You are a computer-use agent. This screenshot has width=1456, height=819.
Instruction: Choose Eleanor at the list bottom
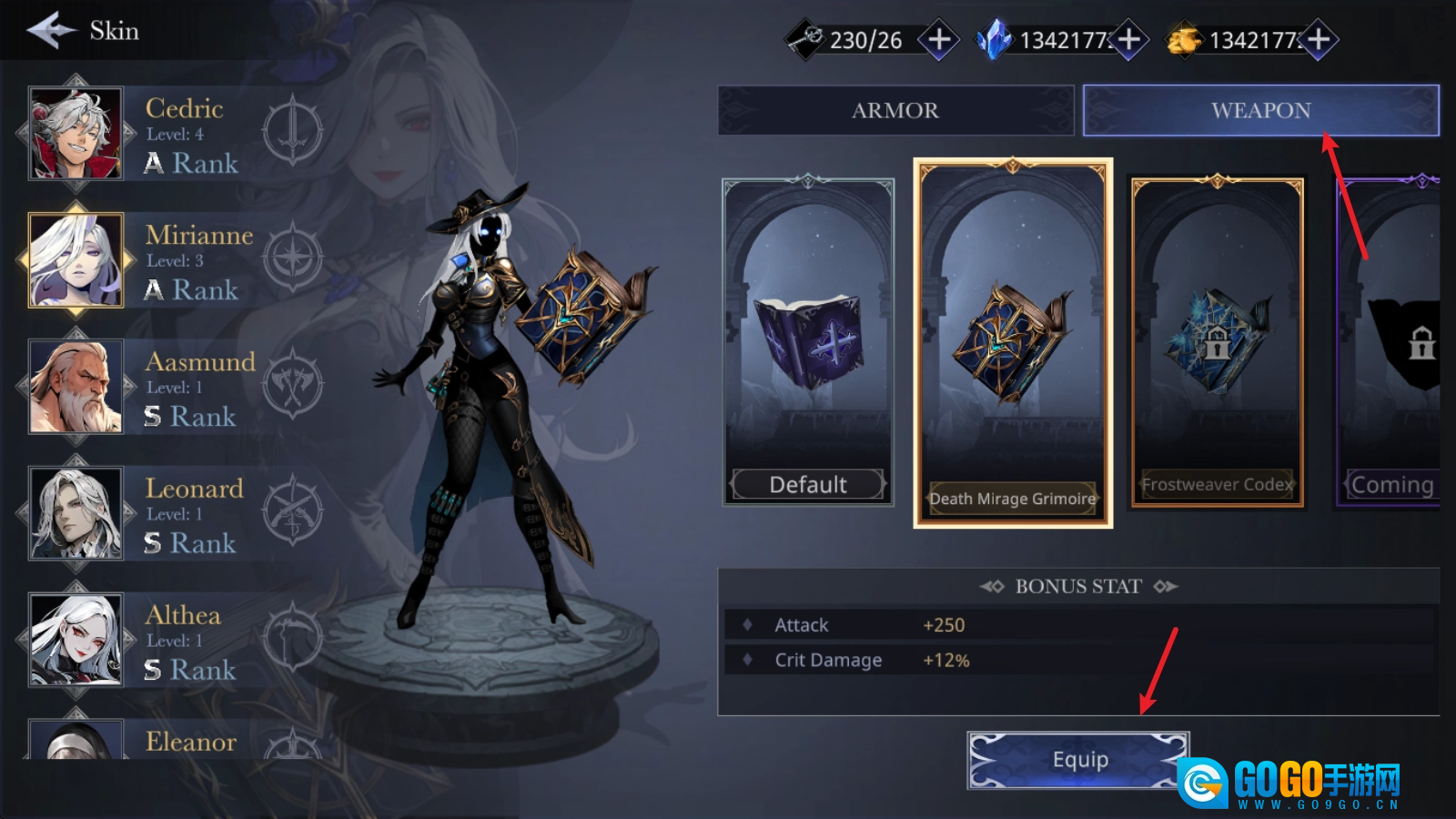pos(76,741)
